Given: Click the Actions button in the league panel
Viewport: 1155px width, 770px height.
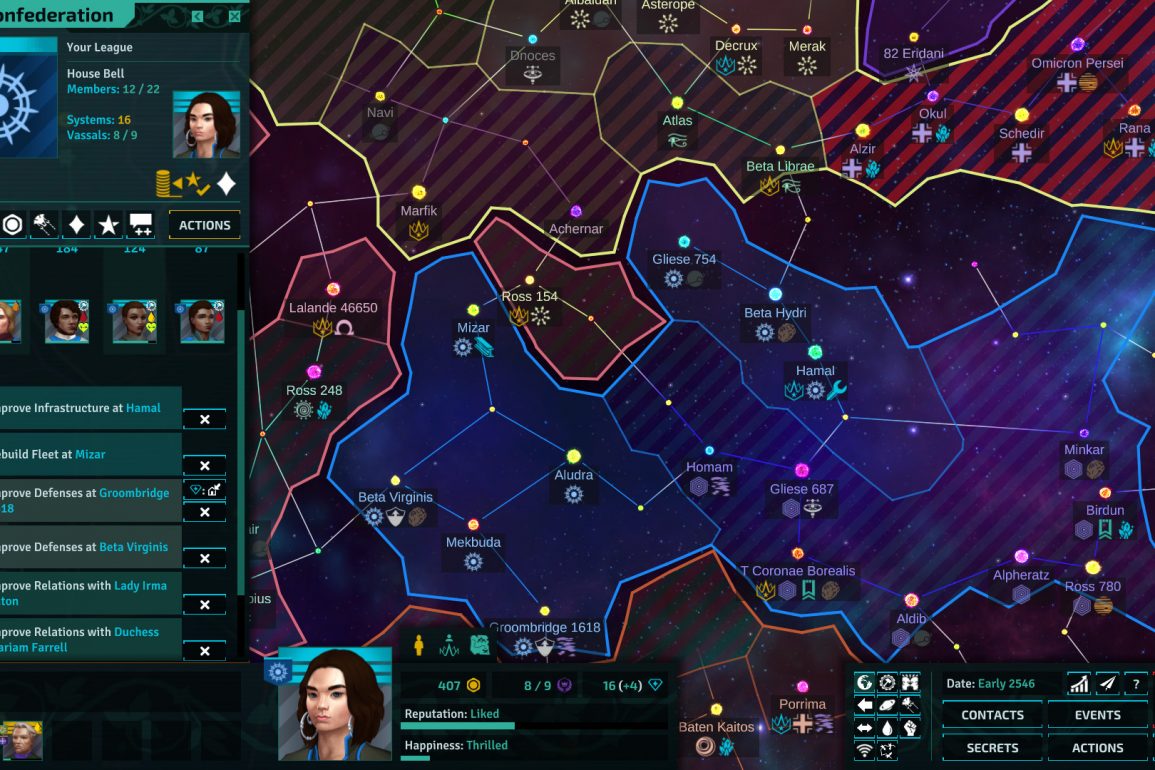Looking at the screenshot, I should (x=204, y=225).
